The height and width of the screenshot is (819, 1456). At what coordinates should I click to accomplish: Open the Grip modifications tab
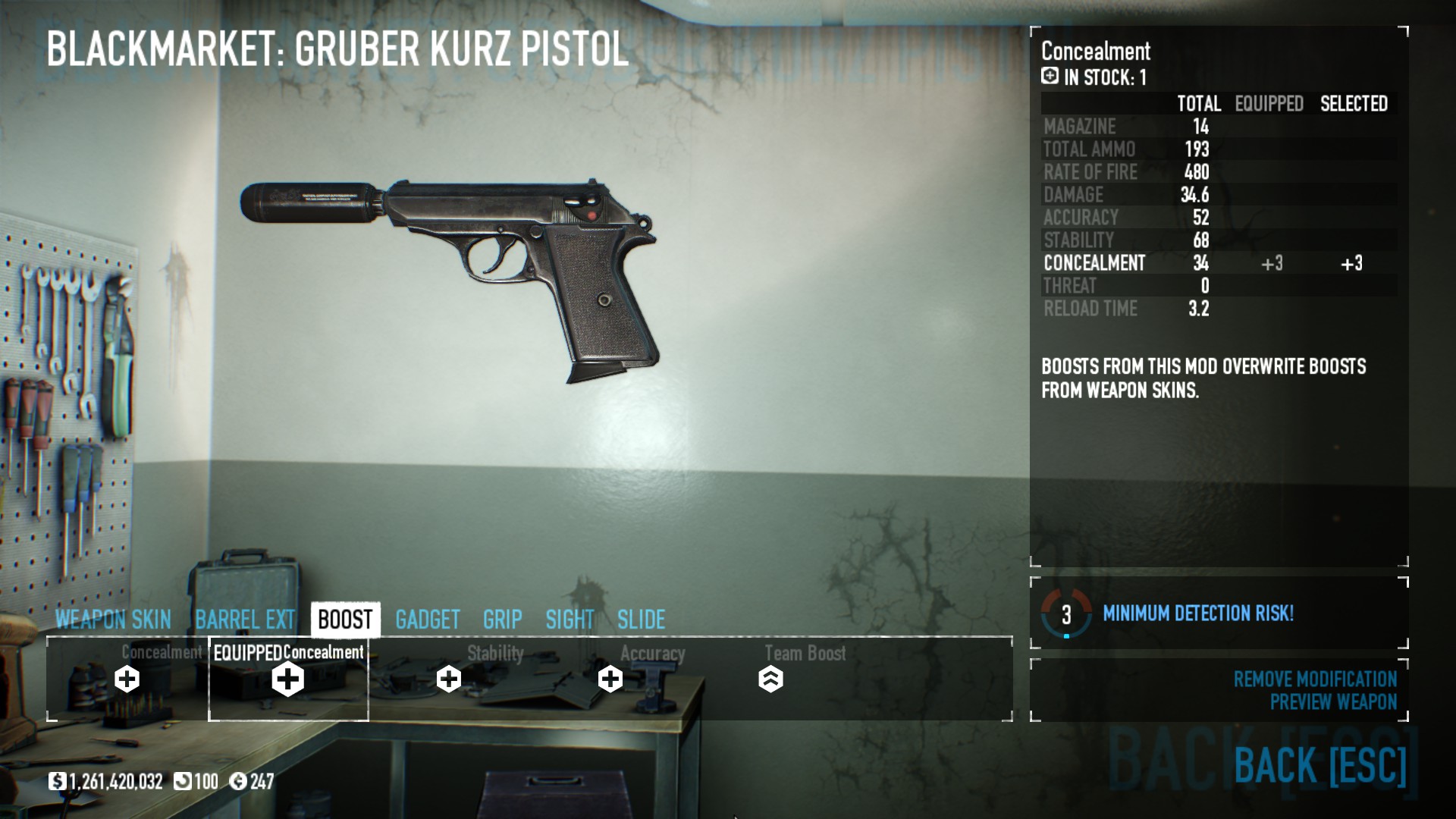click(502, 620)
